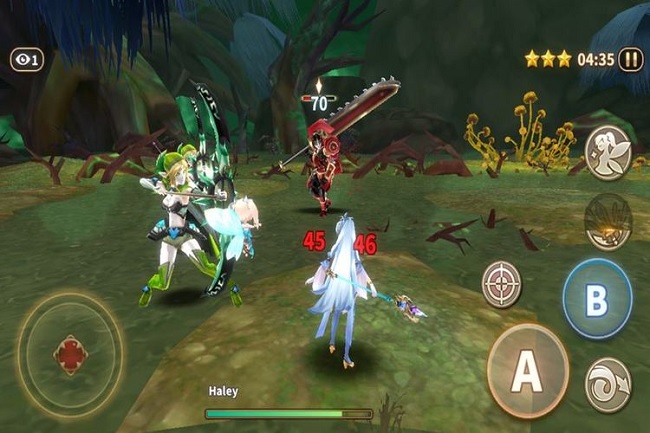650x433 pixels.
Task: Click the eye spectator count icon
Action: click(x=27, y=60)
